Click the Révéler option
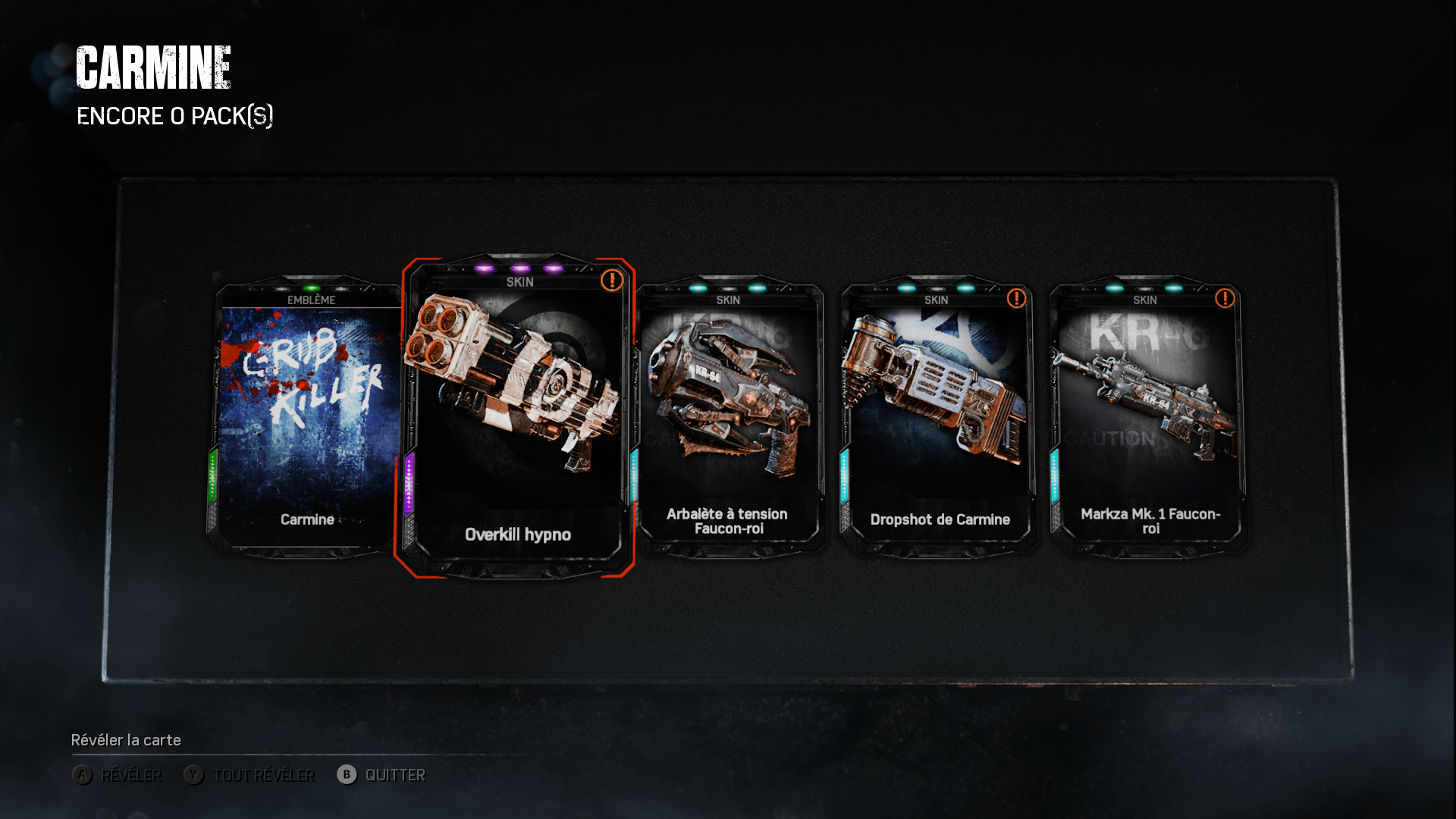This screenshot has height=819, width=1456. pos(118,775)
